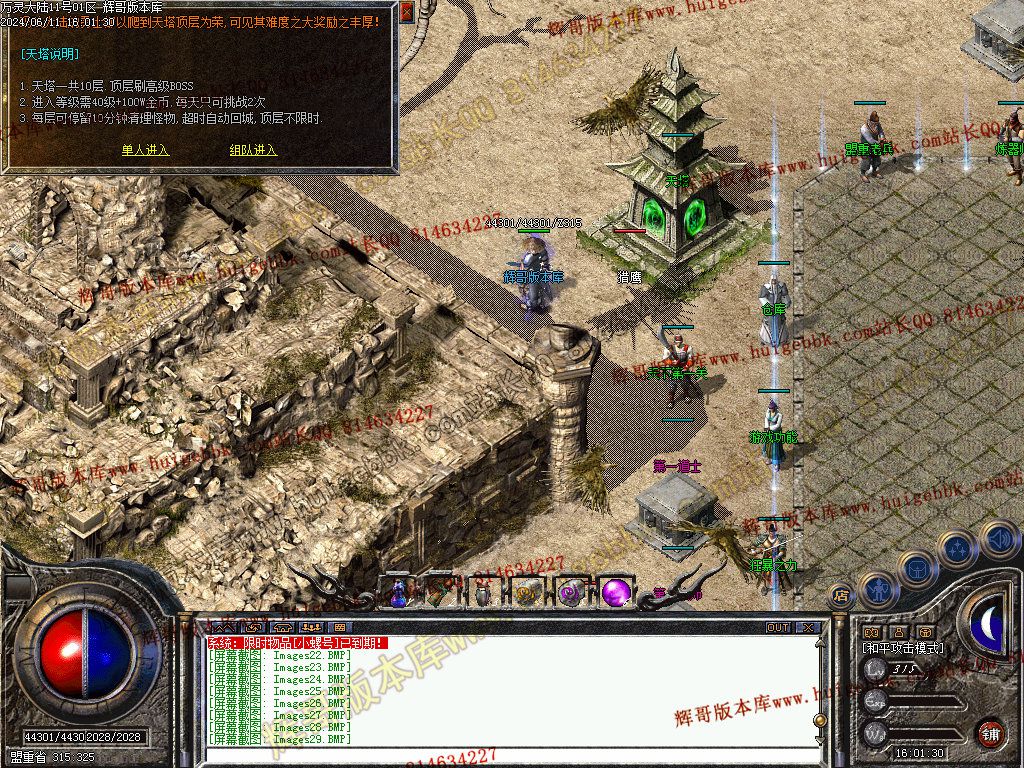Select the purple orb belt item
The width and height of the screenshot is (1024, 768).
[615, 592]
